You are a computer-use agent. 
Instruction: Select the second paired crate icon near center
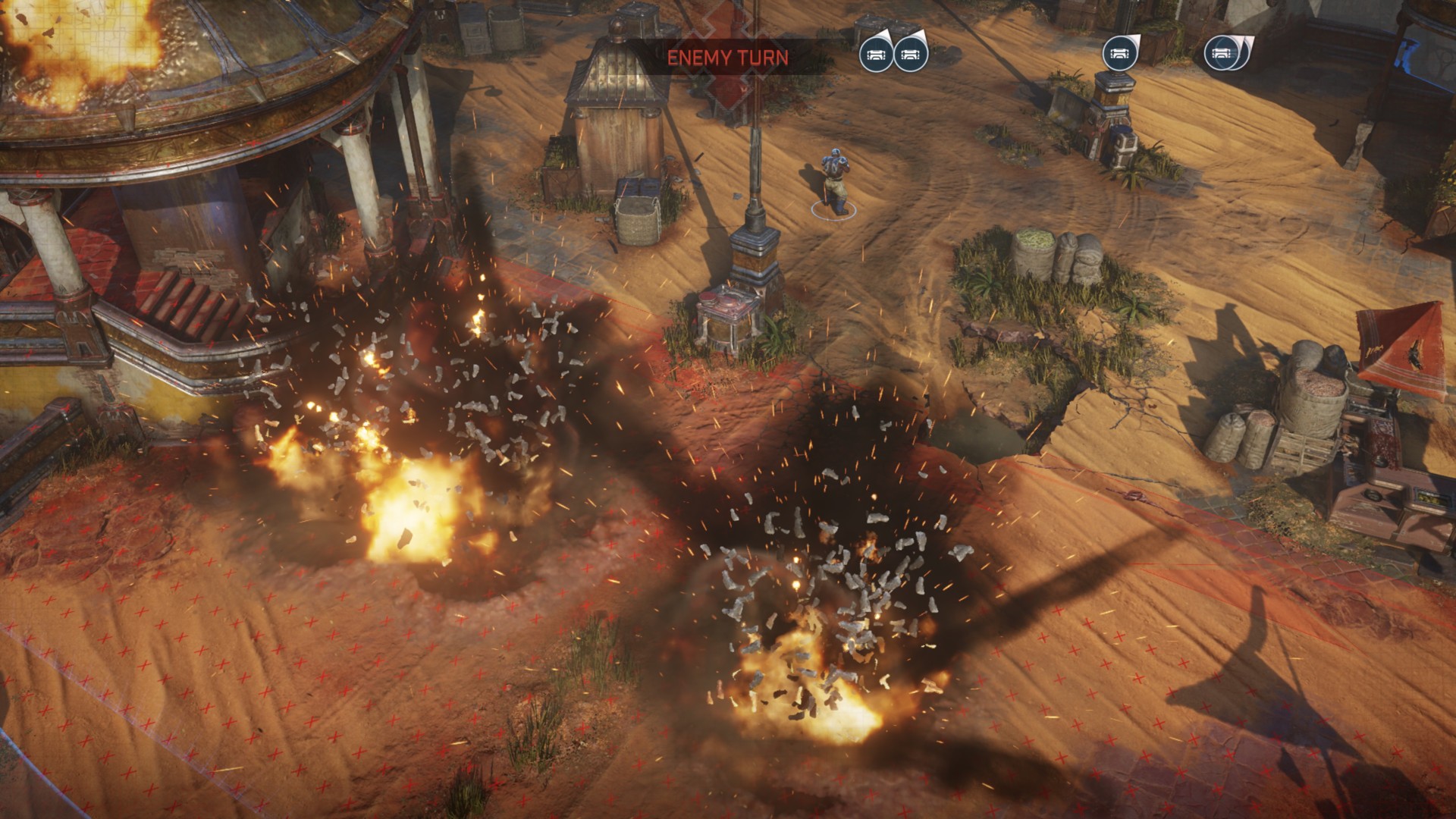point(910,55)
